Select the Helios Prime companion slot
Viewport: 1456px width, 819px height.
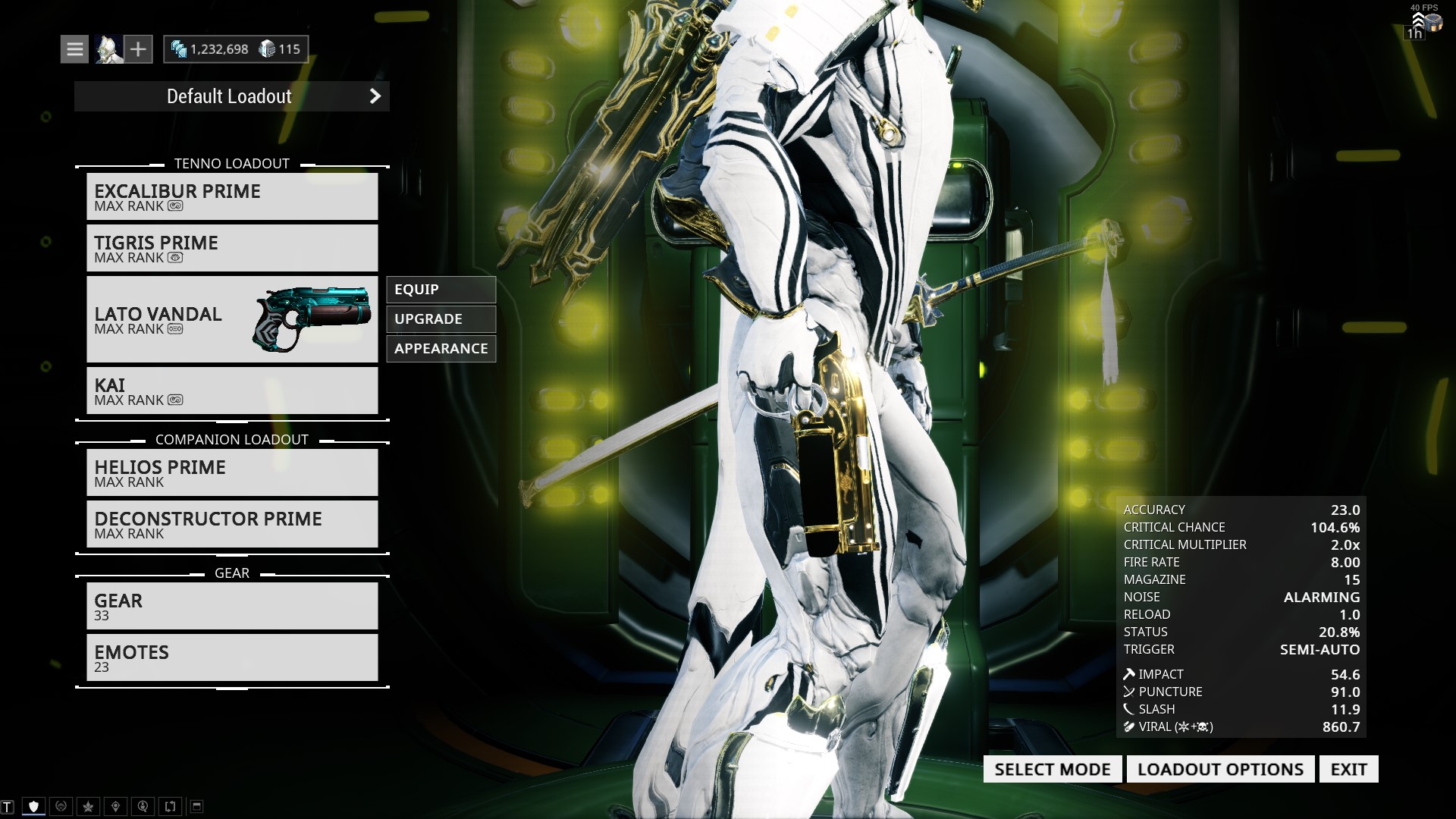(x=231, y=472)
